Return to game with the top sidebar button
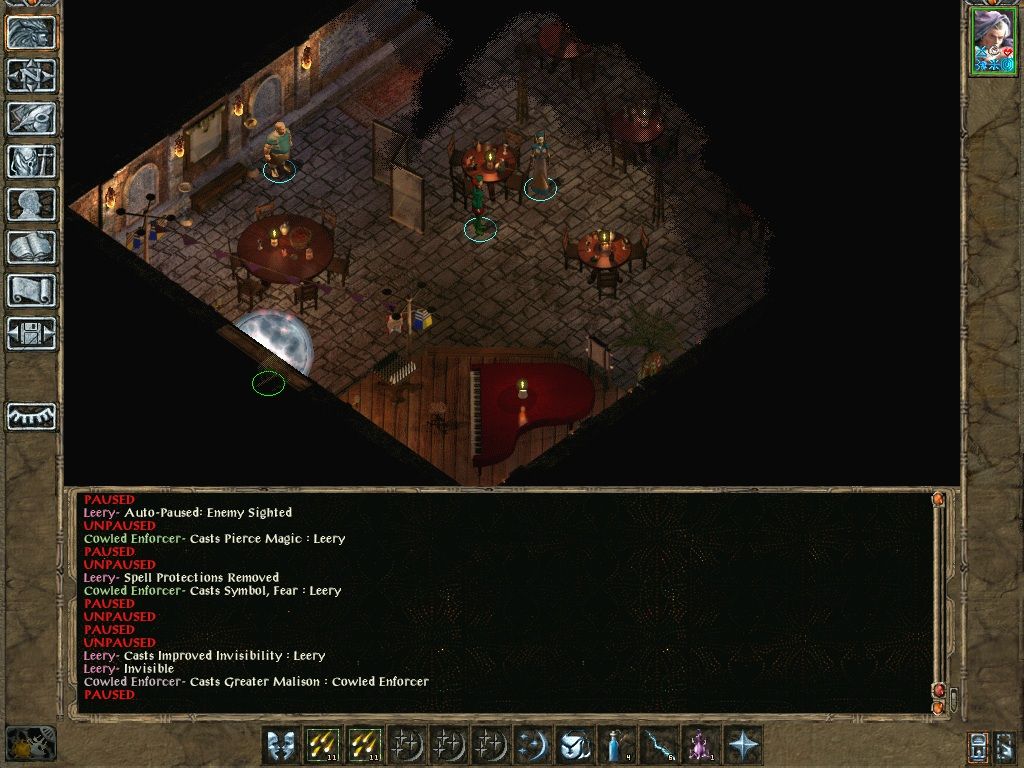1024x768 pixels. (x=31, y=32)
